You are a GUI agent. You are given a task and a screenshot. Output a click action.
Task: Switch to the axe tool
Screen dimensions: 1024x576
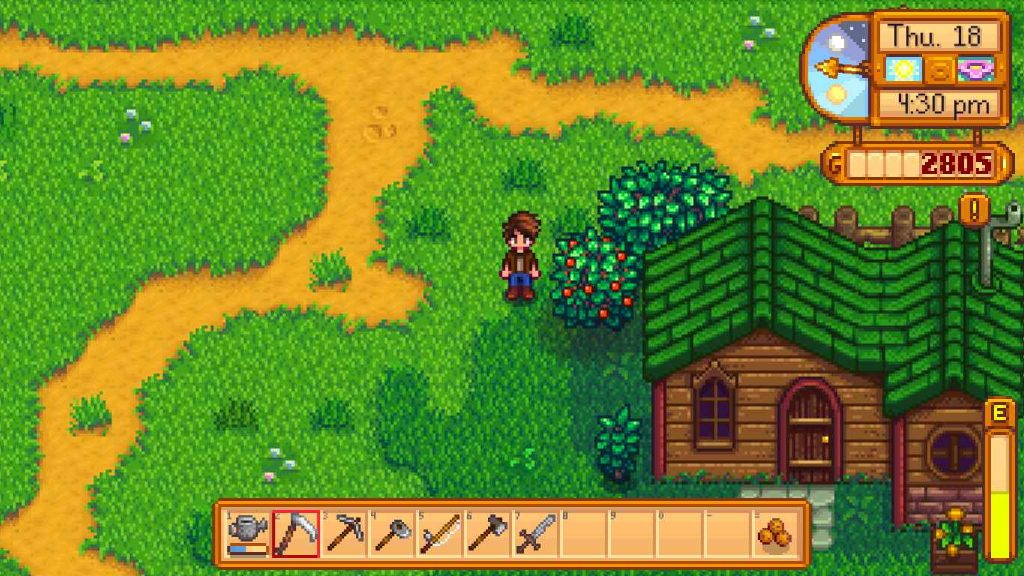488,533
